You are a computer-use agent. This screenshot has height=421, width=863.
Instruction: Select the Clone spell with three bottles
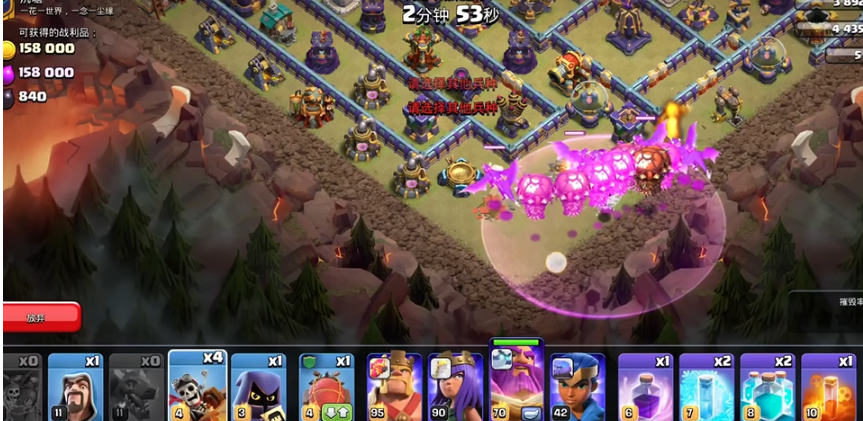(768, 387)
